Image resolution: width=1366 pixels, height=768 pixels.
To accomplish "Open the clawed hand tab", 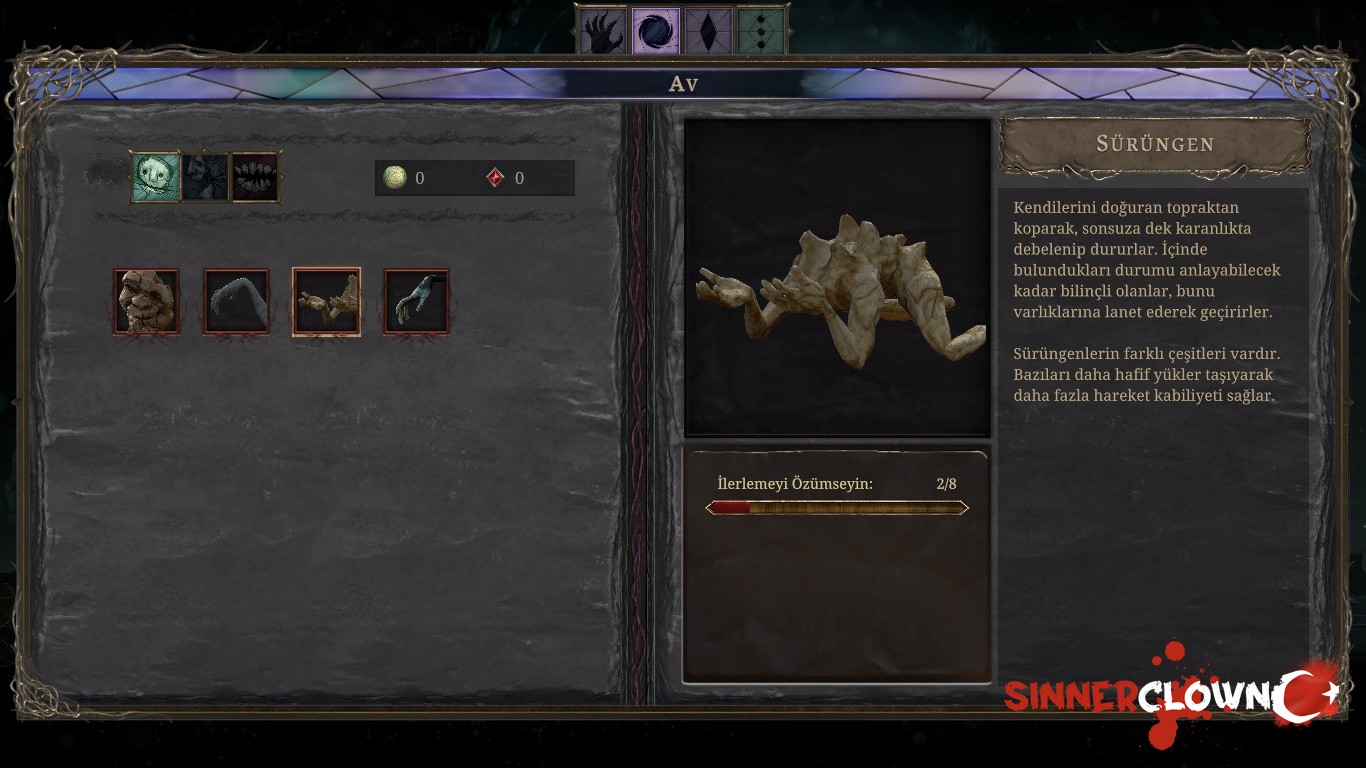I will (x=603, y=31).
